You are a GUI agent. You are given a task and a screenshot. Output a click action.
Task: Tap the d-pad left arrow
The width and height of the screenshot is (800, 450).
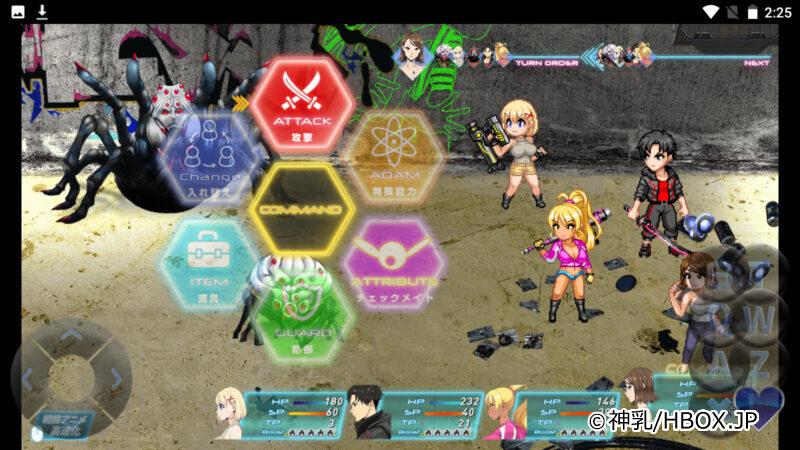point(28,379)
